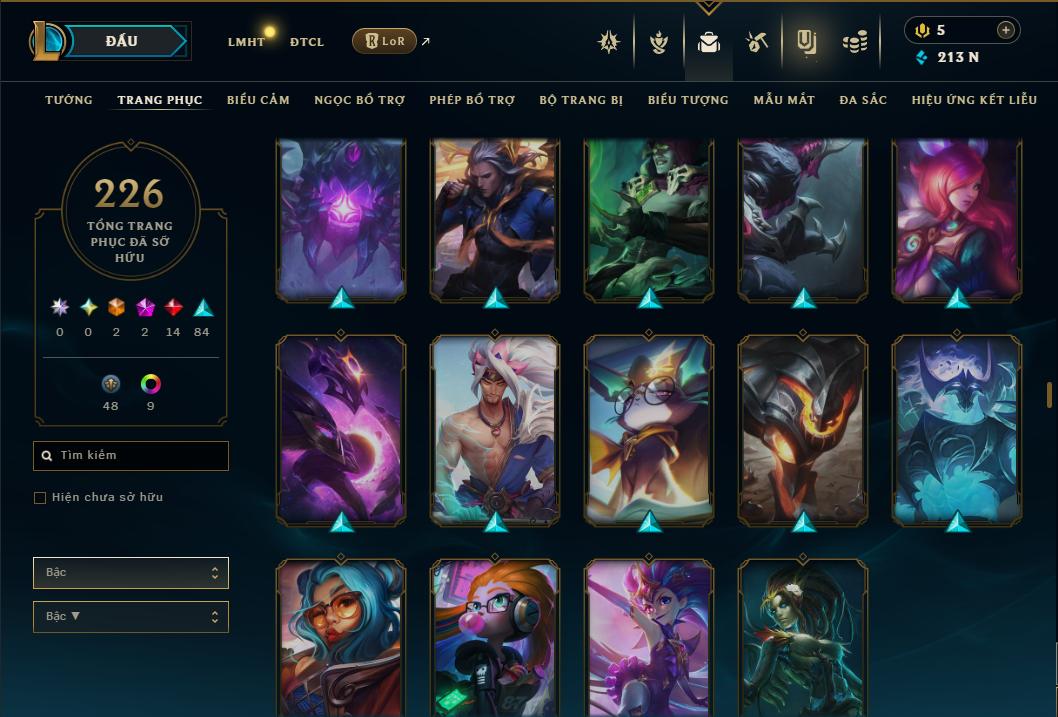Switch to the MẪU MẮT tab

784,100
